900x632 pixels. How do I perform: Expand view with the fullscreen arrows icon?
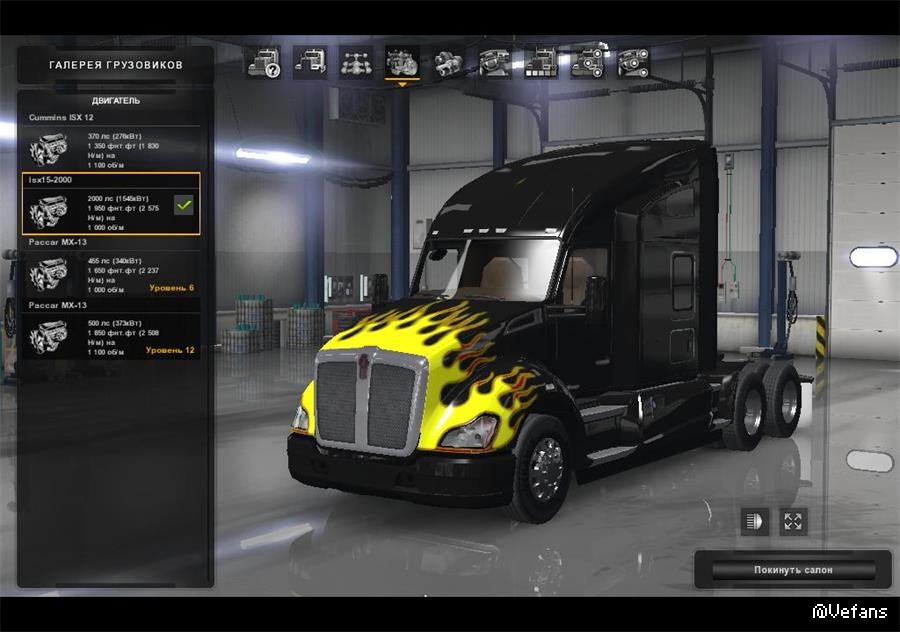[793, 521]
